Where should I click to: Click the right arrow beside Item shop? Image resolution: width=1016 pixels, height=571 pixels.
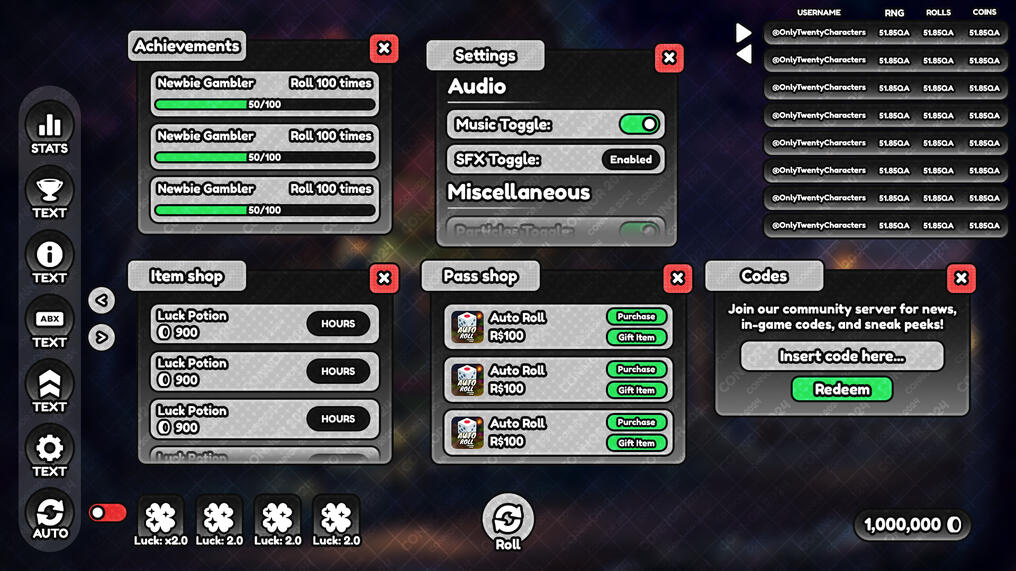click(x=101, y=337)
